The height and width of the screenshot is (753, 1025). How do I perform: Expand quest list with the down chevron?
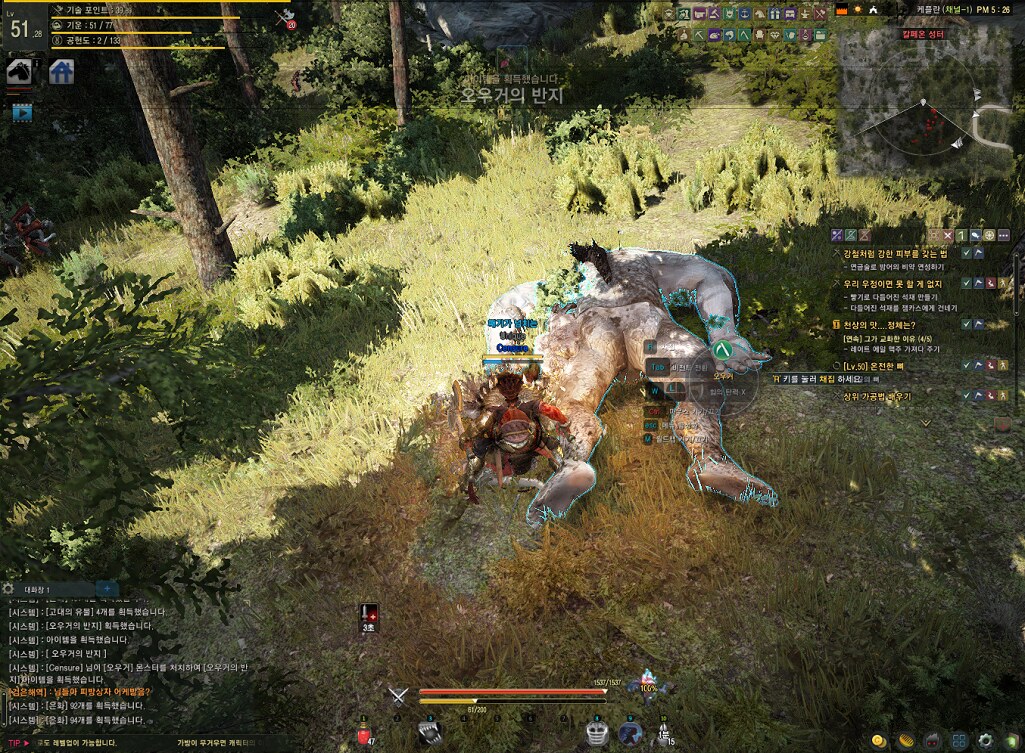(x=925, y=422)
